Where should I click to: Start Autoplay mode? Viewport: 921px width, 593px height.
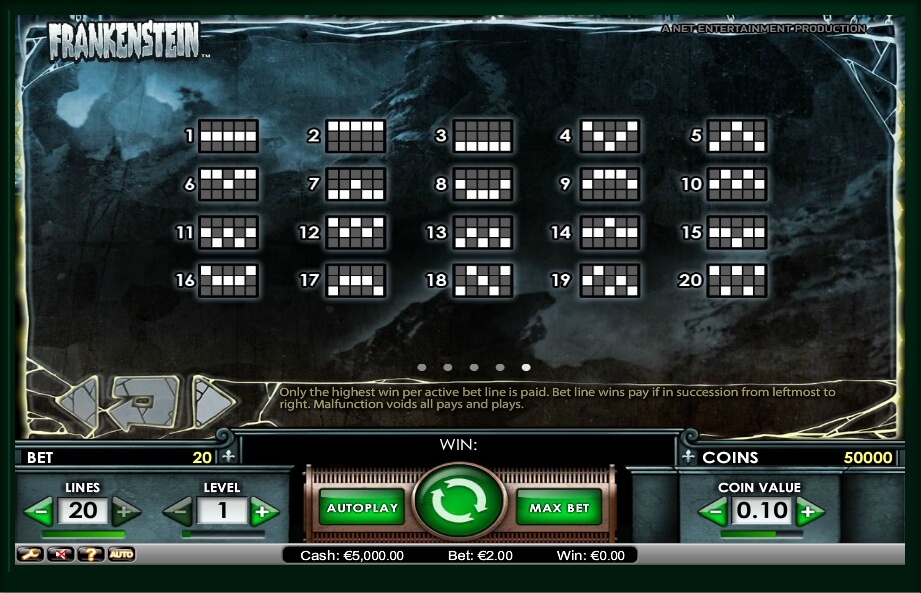(361, 508)
